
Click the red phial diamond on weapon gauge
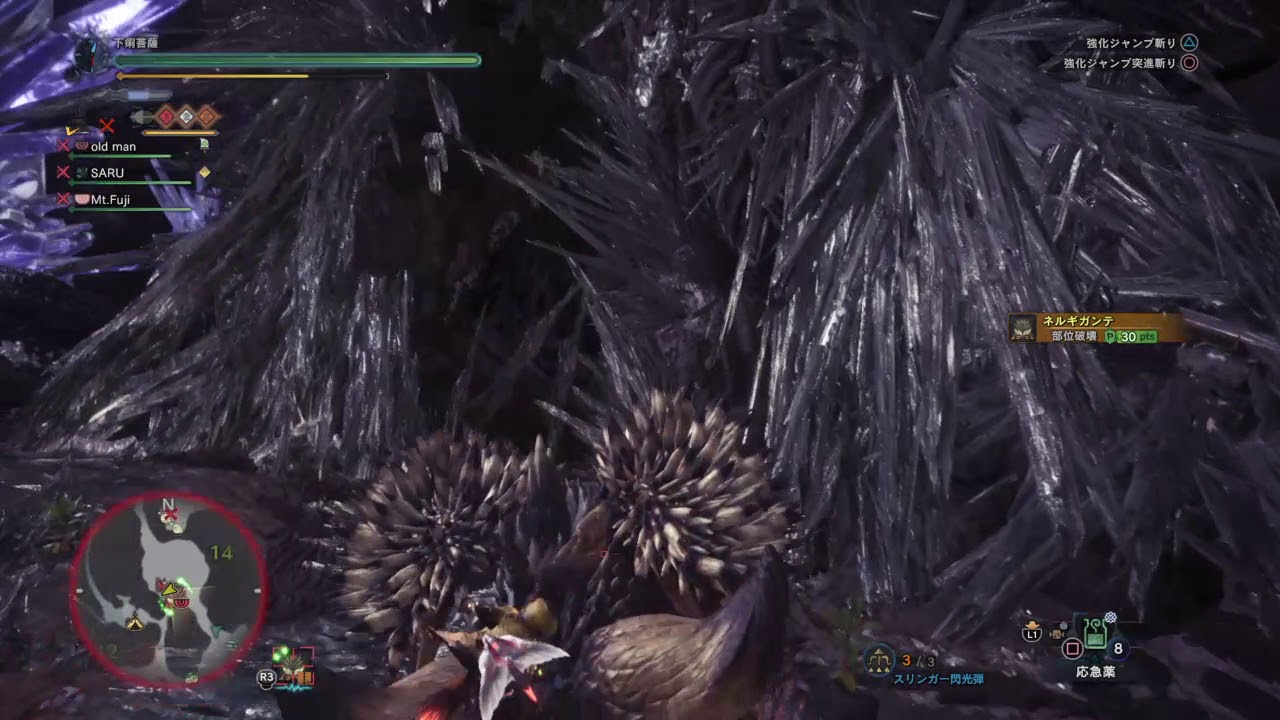166,117
